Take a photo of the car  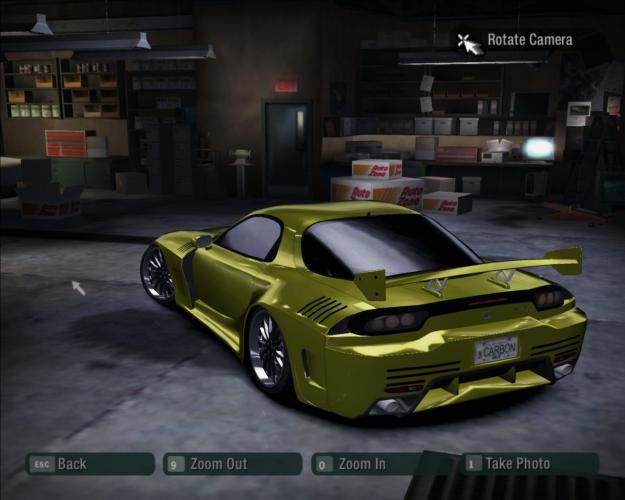528,464
